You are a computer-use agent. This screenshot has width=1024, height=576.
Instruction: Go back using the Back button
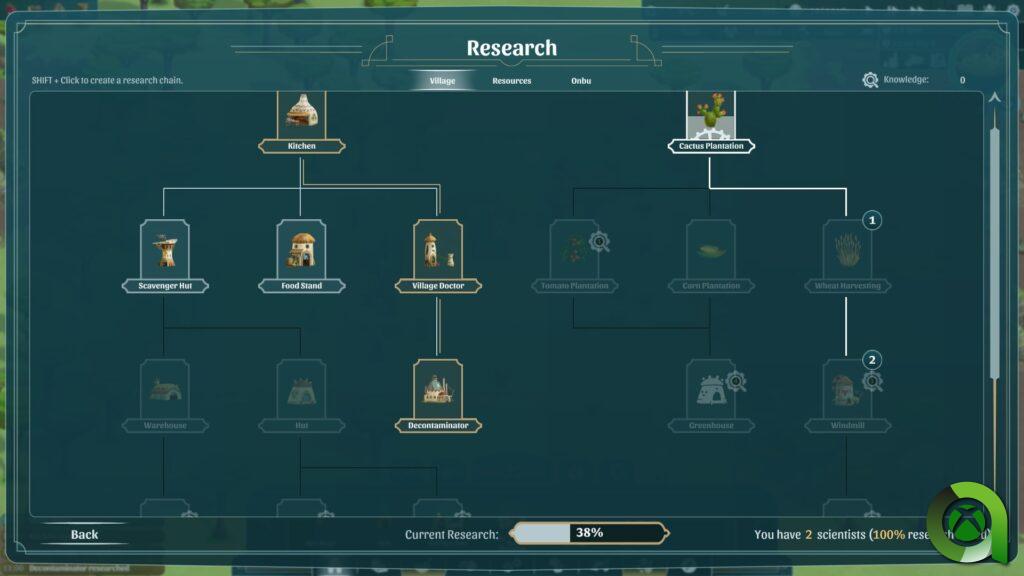pos(84,534)
